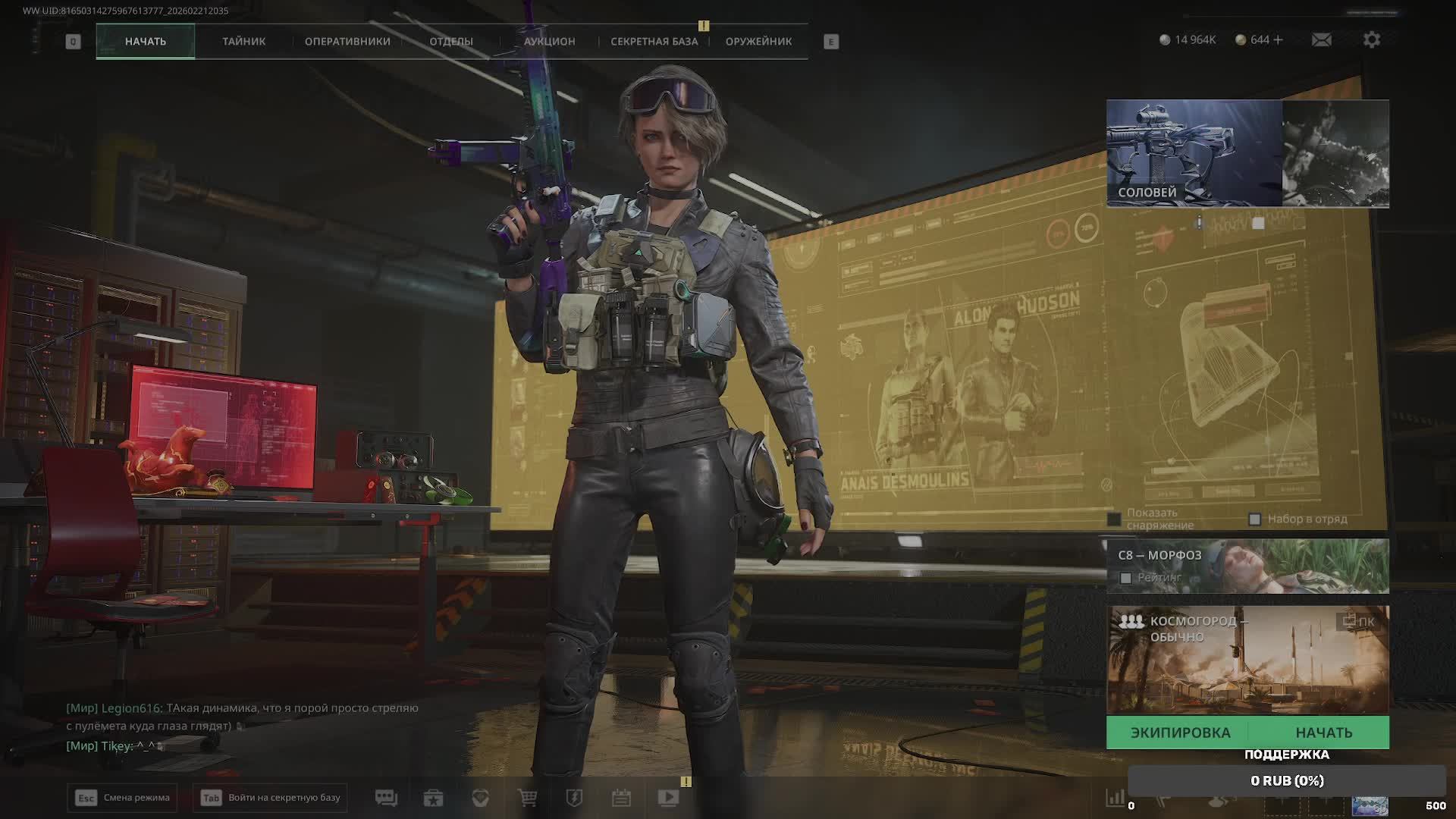This screenshot has height=819, width=1456.
Task: Click the Войти на секретную базу button
Action: click(270, 798)
